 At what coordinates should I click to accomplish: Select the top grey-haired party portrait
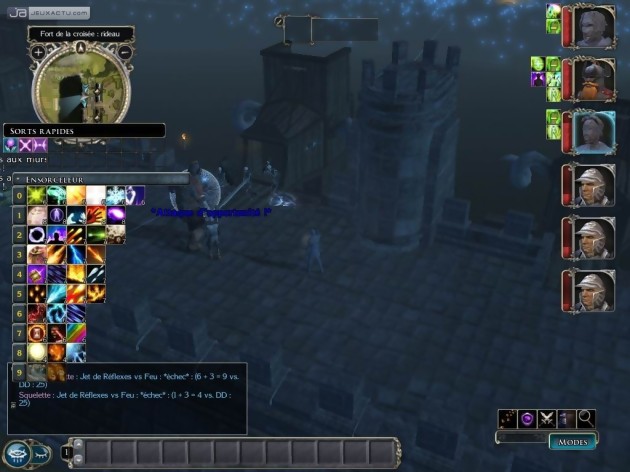589,26
